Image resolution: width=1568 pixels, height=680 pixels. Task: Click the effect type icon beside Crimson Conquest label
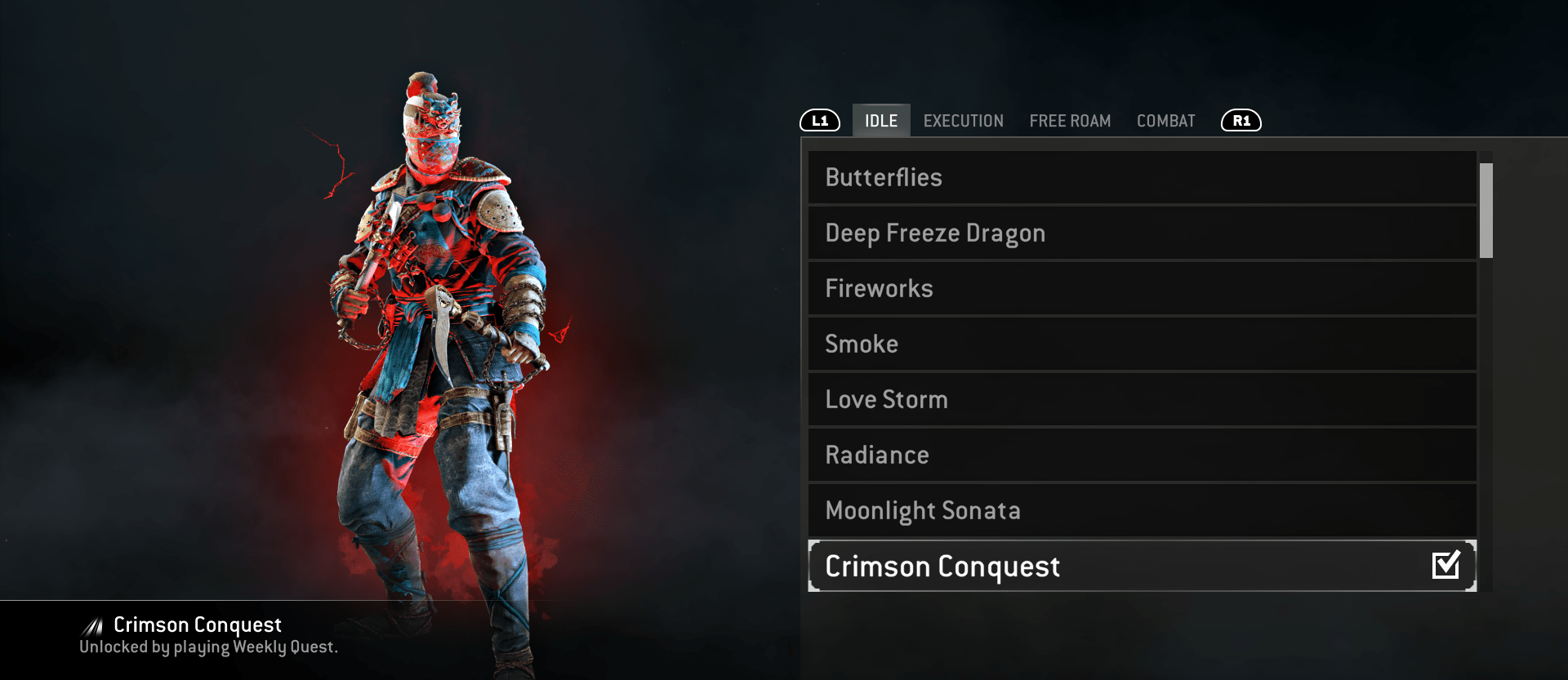pos(91,624)
